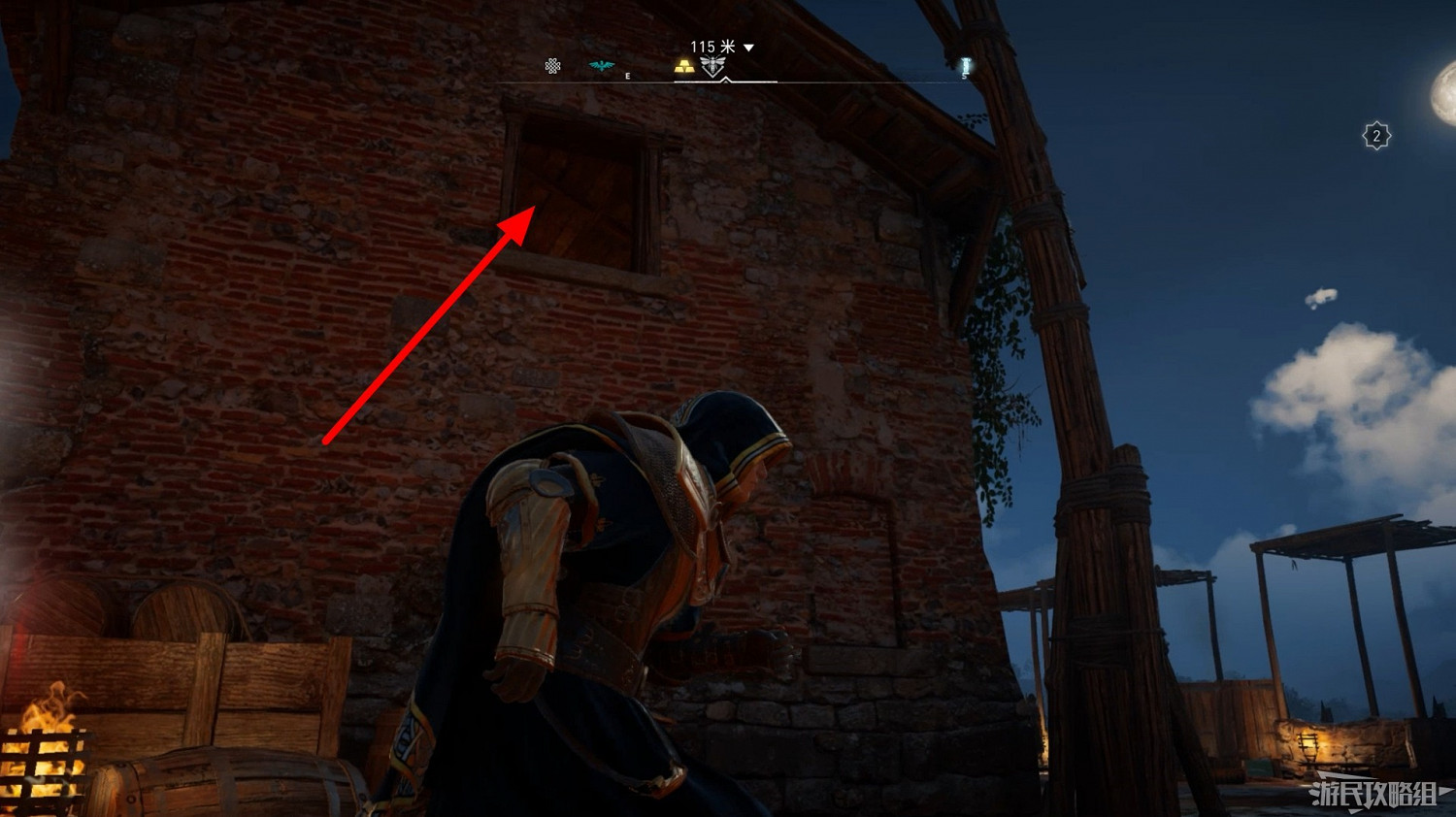Select the glowing statue marker on the compass
Viewport: 1456px width, 817px height.
coord(964,66)
